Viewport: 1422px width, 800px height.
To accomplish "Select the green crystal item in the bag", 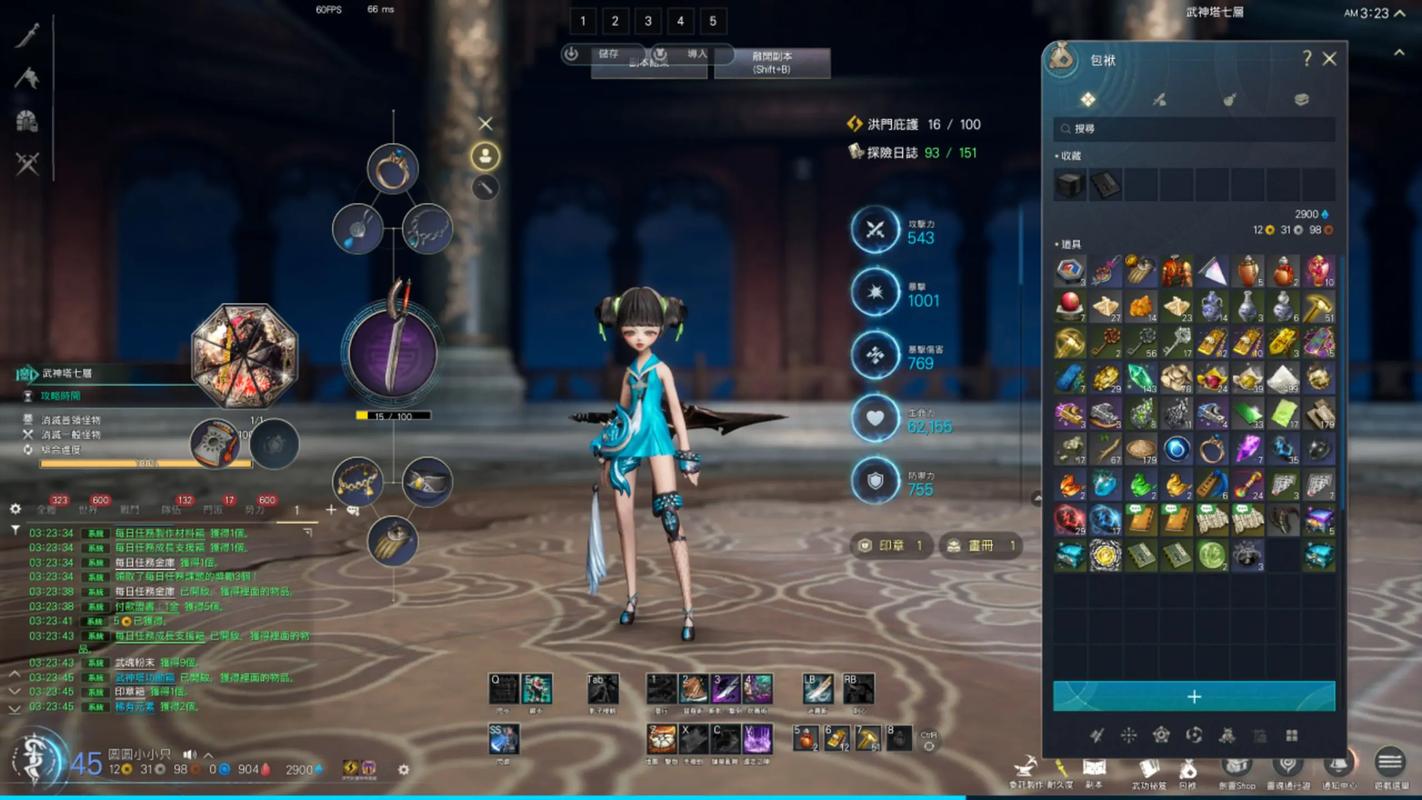I will 1141,378.
